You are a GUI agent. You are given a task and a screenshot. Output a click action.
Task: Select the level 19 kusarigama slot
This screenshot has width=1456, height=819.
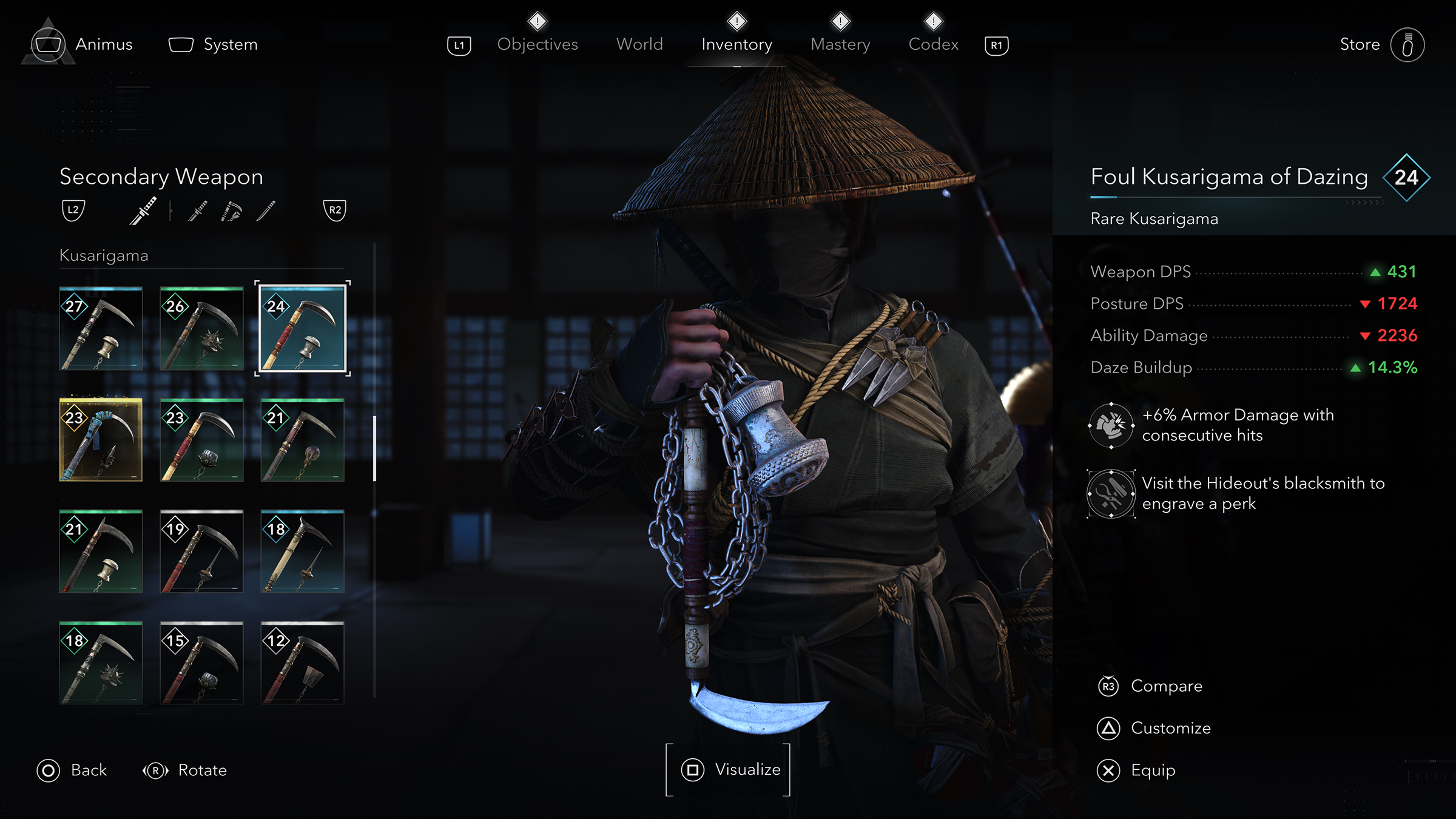tap(201, 551)
